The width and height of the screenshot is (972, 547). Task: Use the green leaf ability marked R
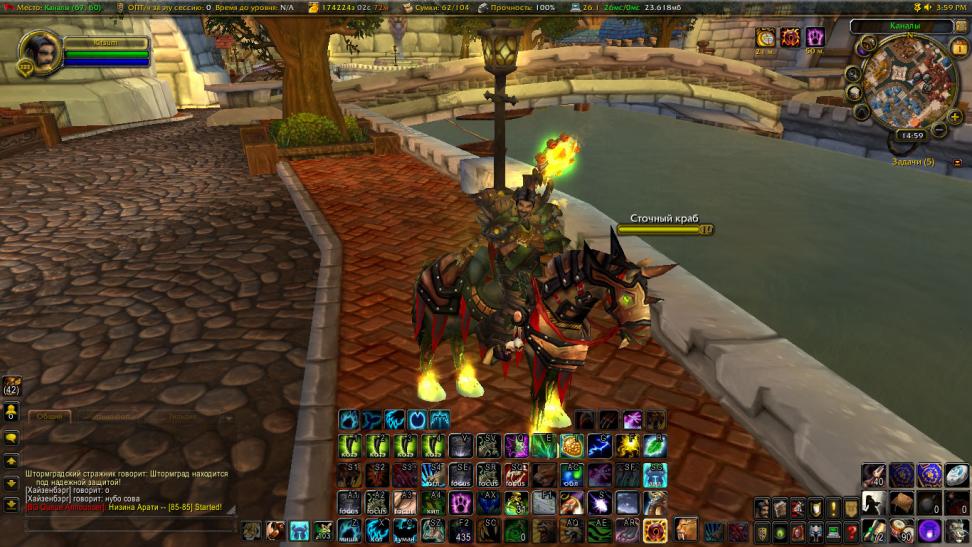click(654, 446)
